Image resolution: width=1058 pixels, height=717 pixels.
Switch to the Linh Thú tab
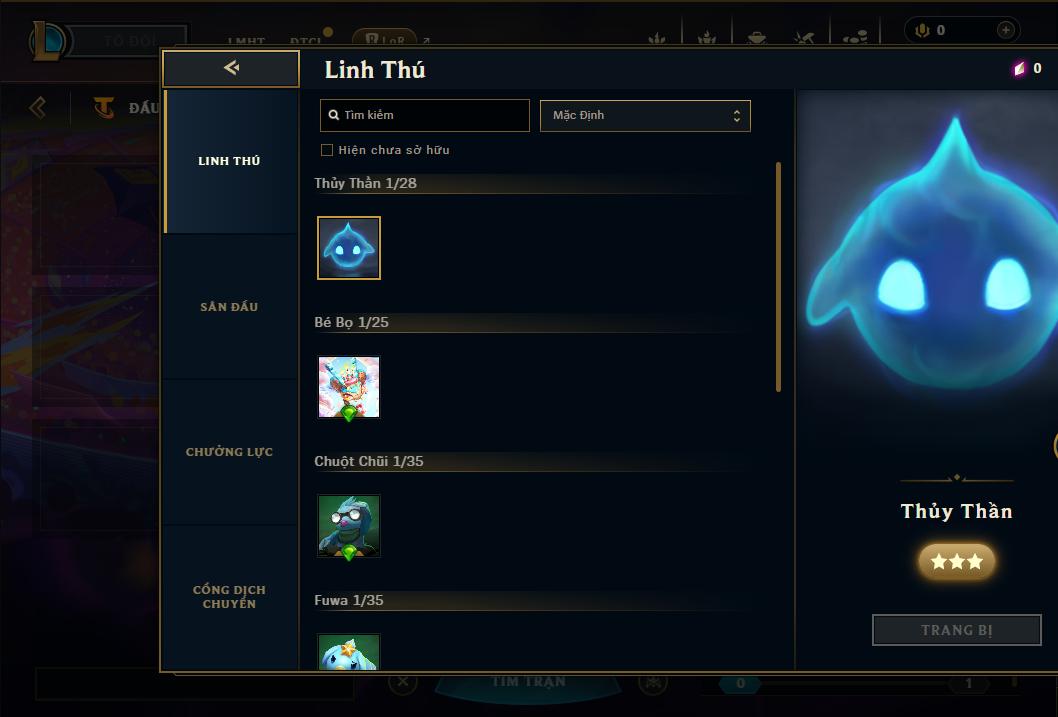point(229,161)
